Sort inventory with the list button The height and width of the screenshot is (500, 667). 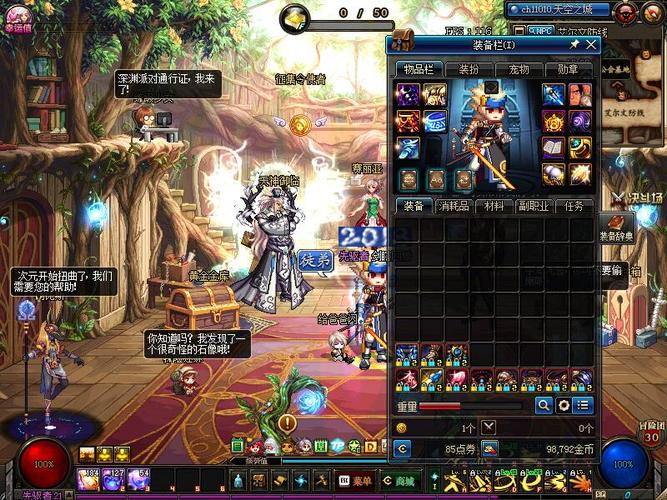(583, 405)
